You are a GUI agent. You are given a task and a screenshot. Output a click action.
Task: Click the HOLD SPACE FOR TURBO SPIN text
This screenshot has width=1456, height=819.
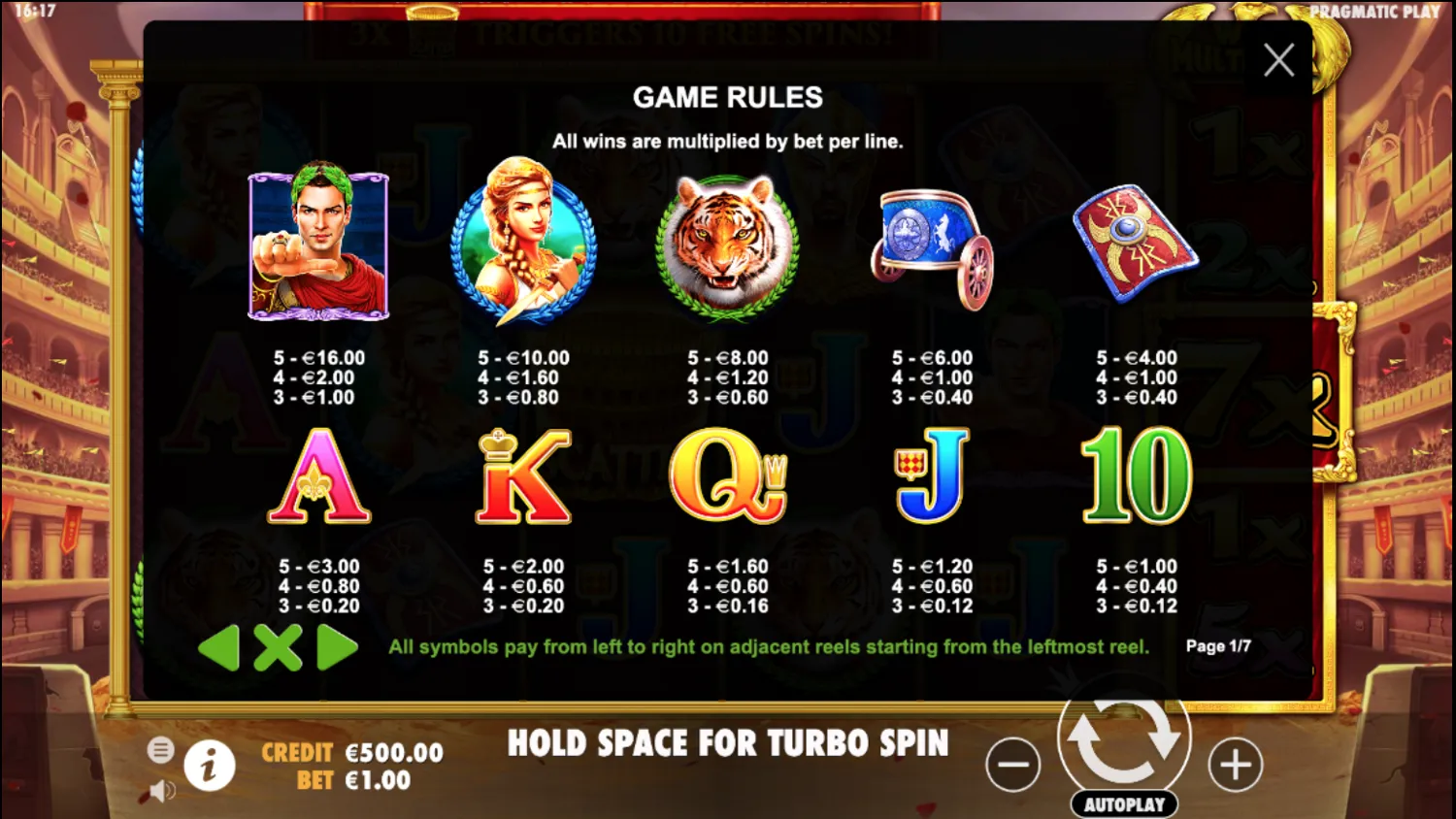(726, 743)
